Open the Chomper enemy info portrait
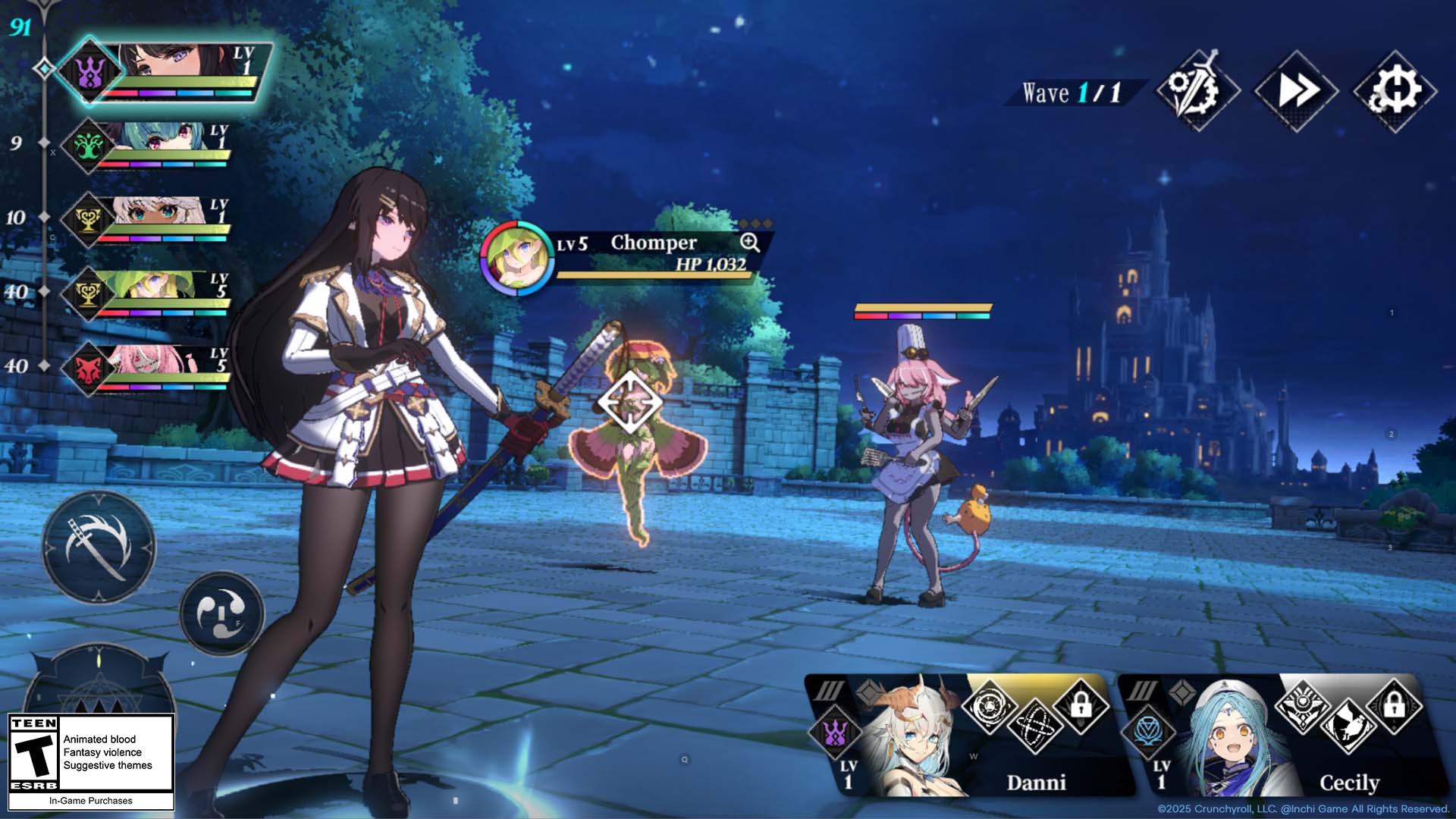 516,258
